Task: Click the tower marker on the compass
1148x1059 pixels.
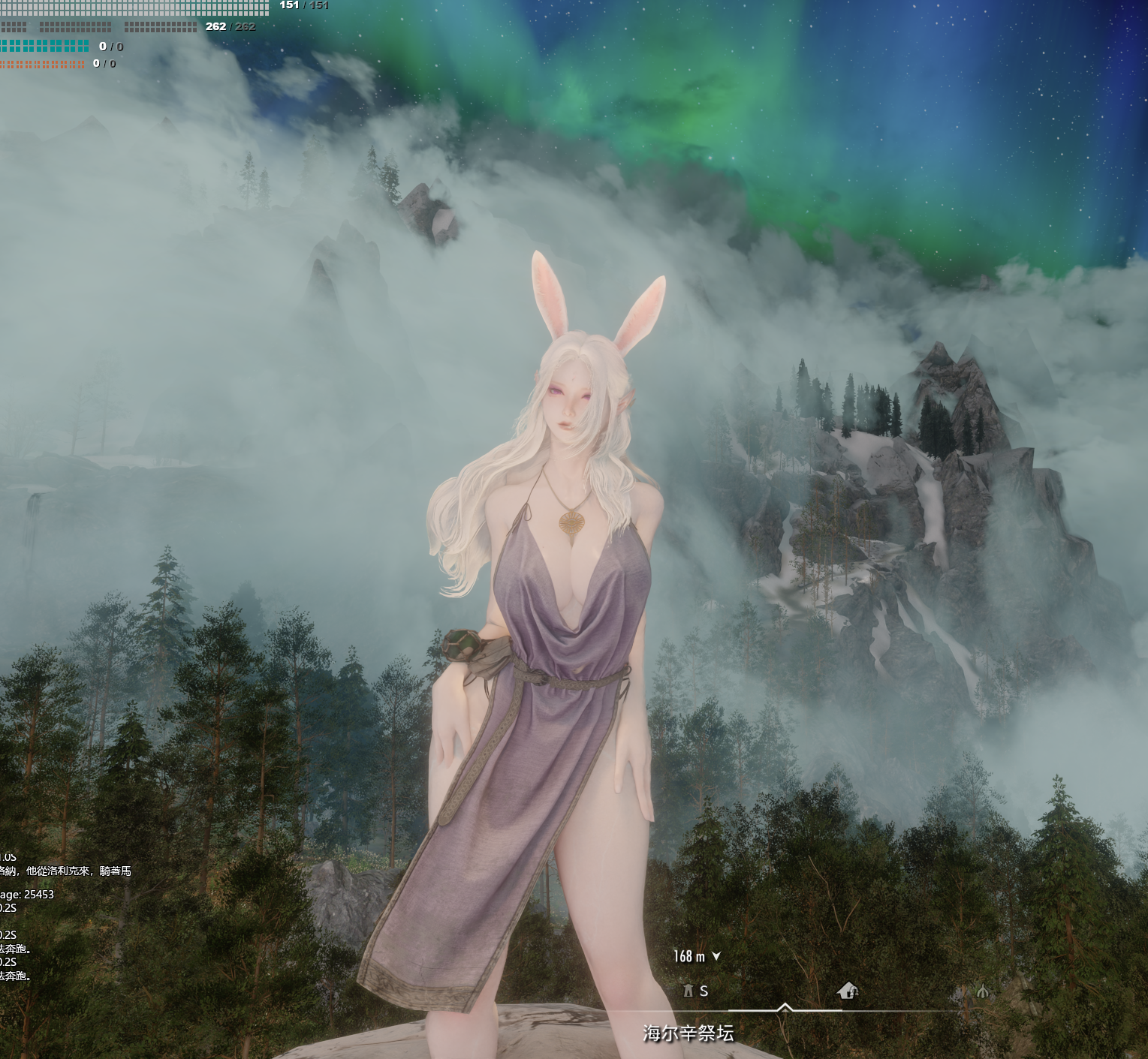Action: pyautogui.click(x=688, y=991)
